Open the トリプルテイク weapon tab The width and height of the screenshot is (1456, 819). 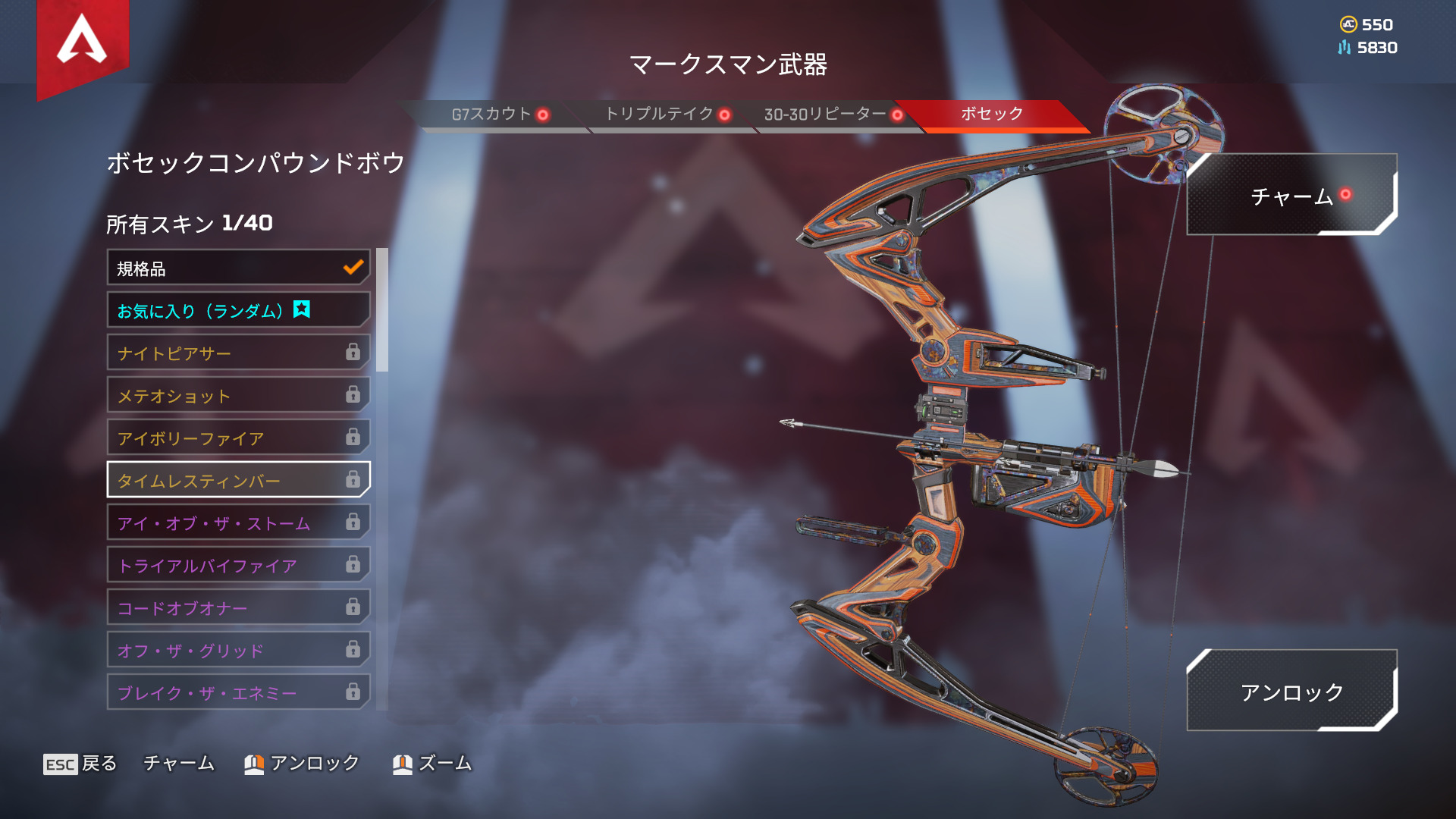point(660,115)
